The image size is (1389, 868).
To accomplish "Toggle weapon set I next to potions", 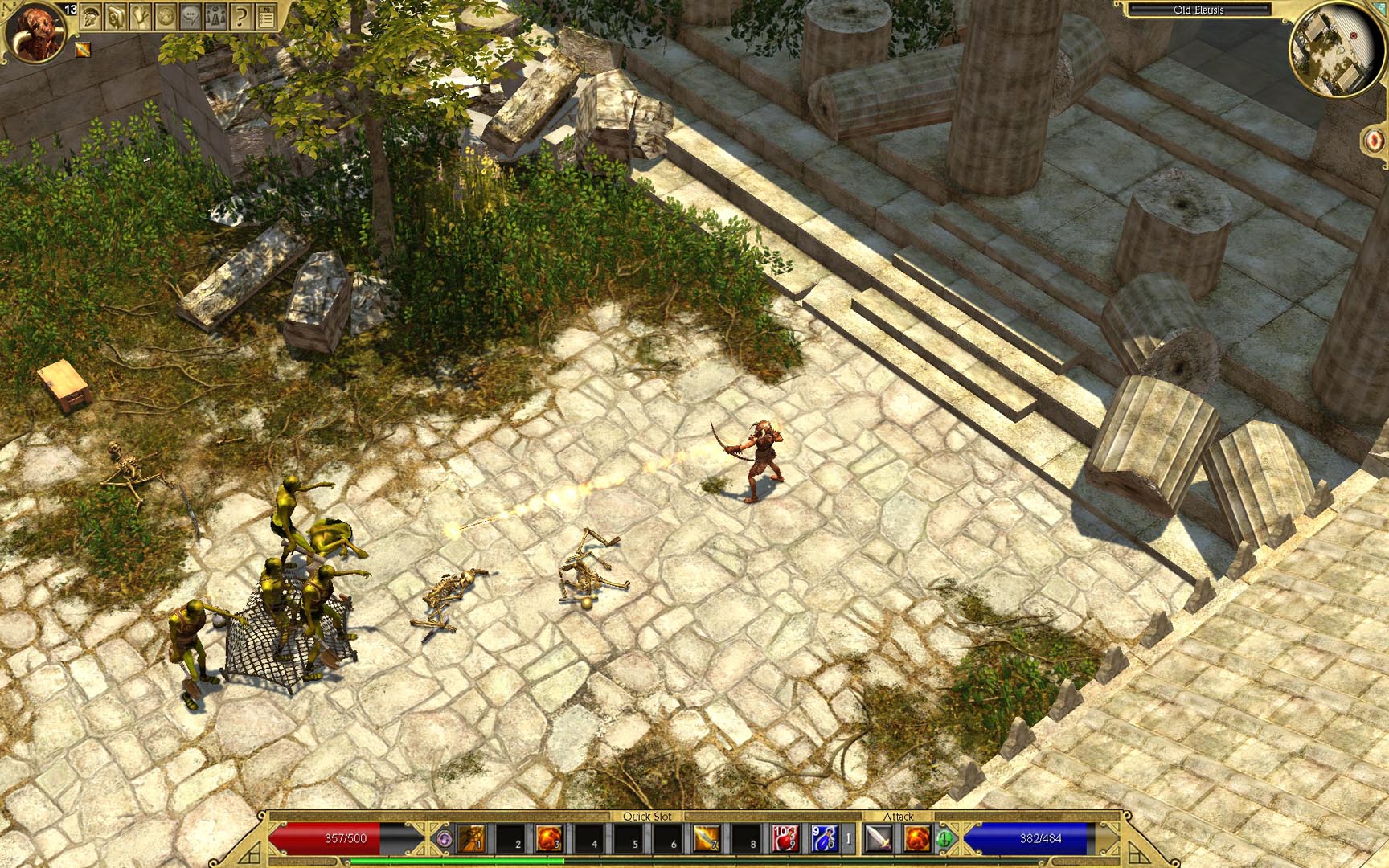I will [x=849, y=838].
